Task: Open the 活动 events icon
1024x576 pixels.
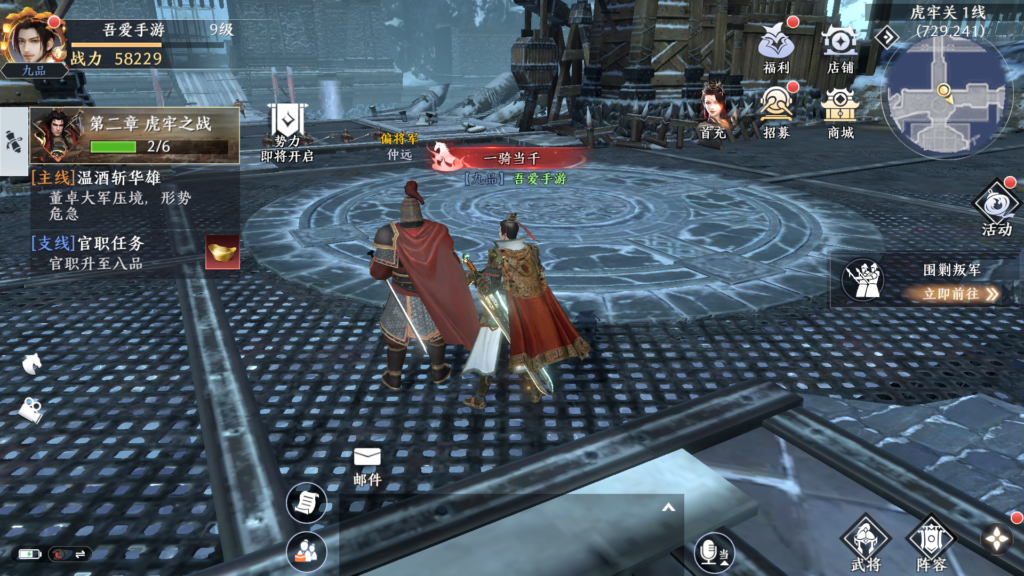Action: (x=996, y=207)
